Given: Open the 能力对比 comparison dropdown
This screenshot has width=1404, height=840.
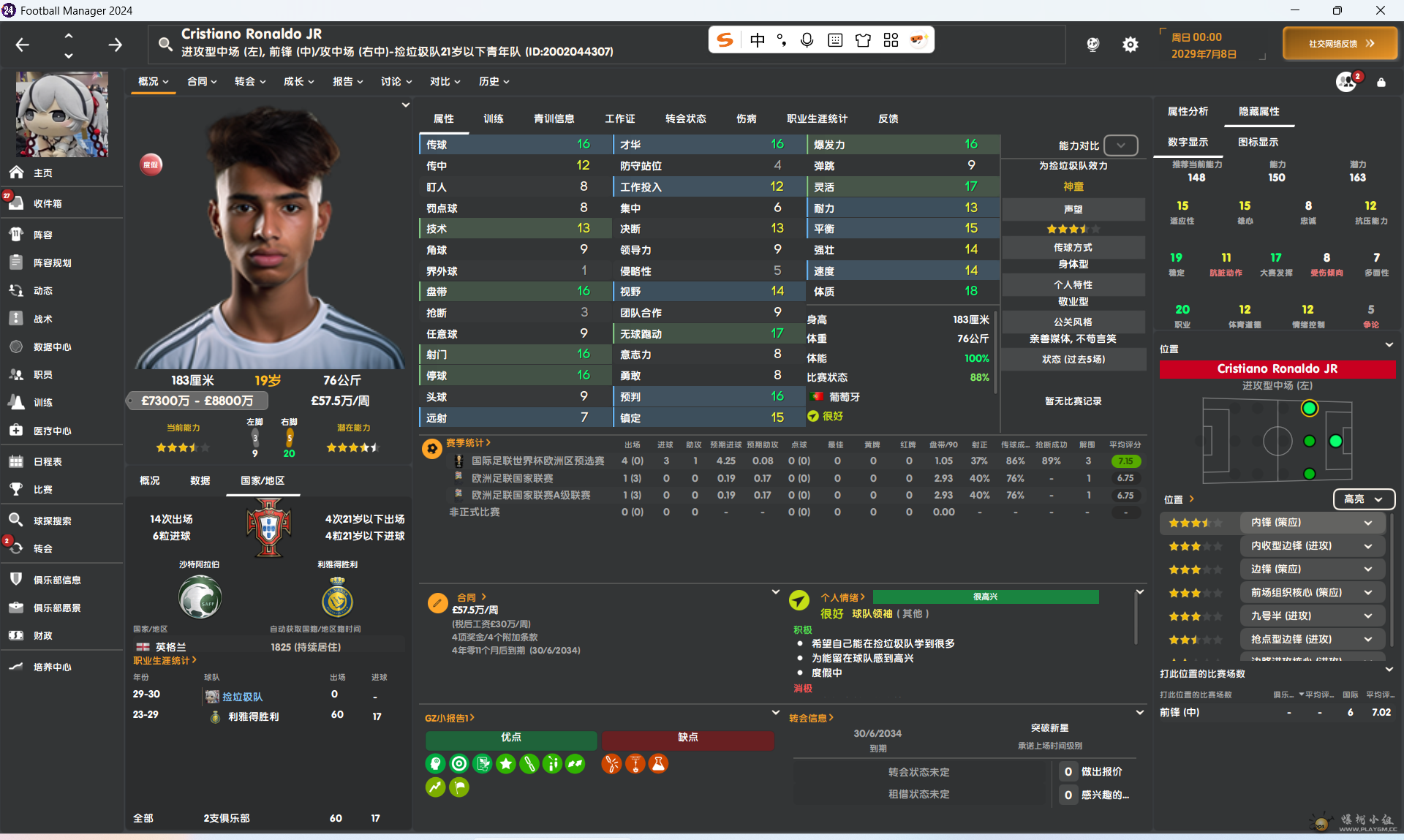Looking at the screenshot, I should click(x=1120, y=145).
